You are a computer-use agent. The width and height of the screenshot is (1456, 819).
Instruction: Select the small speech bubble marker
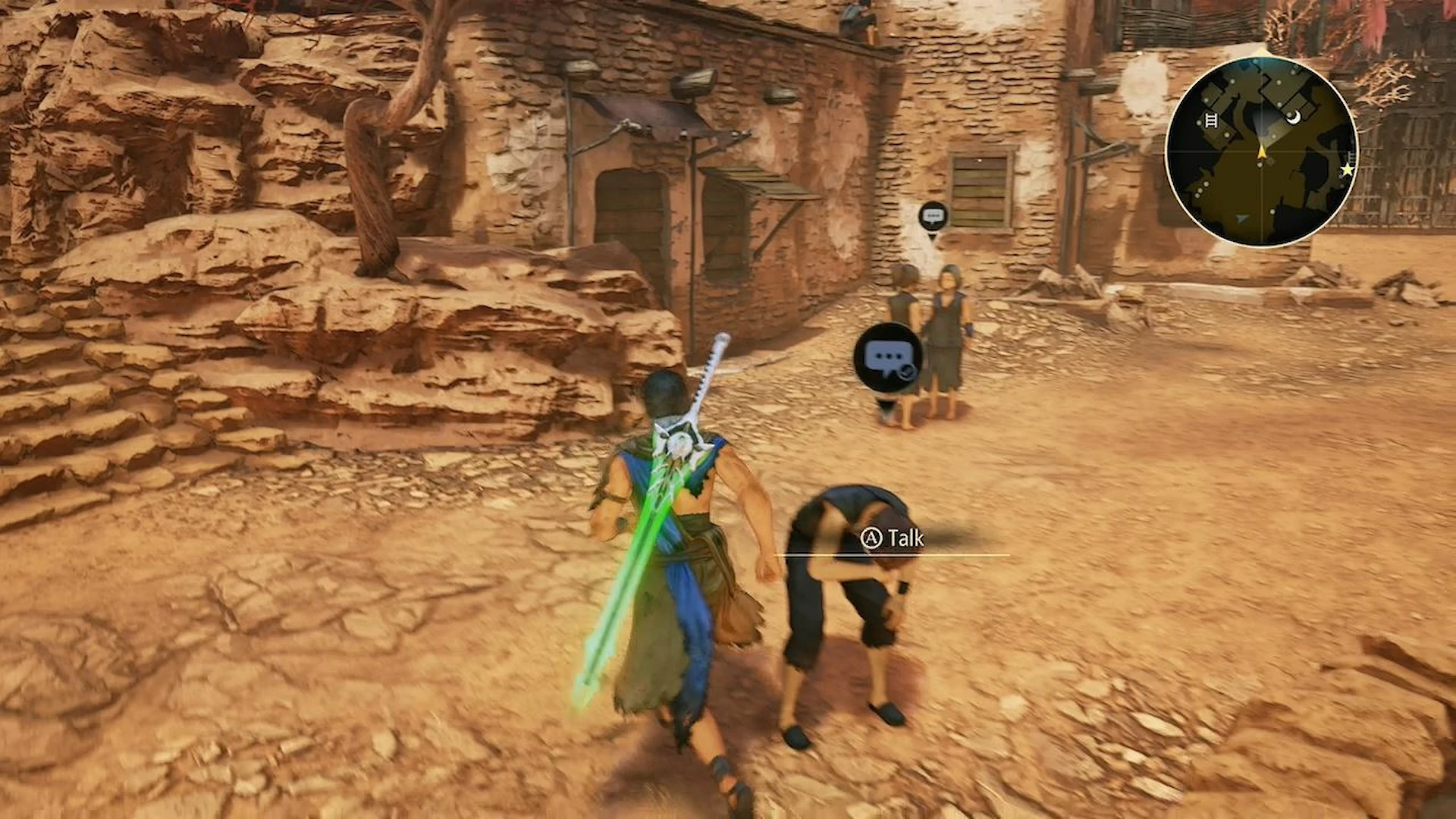933,216
